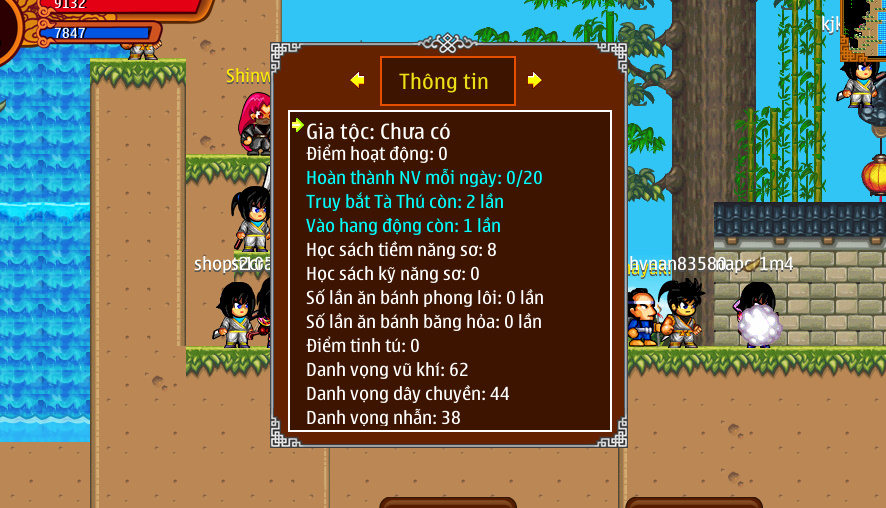This screenshot has height=508, width=886.
Task: Select Số lần ăn bánh phong lôi row
Action: (424, 298)
